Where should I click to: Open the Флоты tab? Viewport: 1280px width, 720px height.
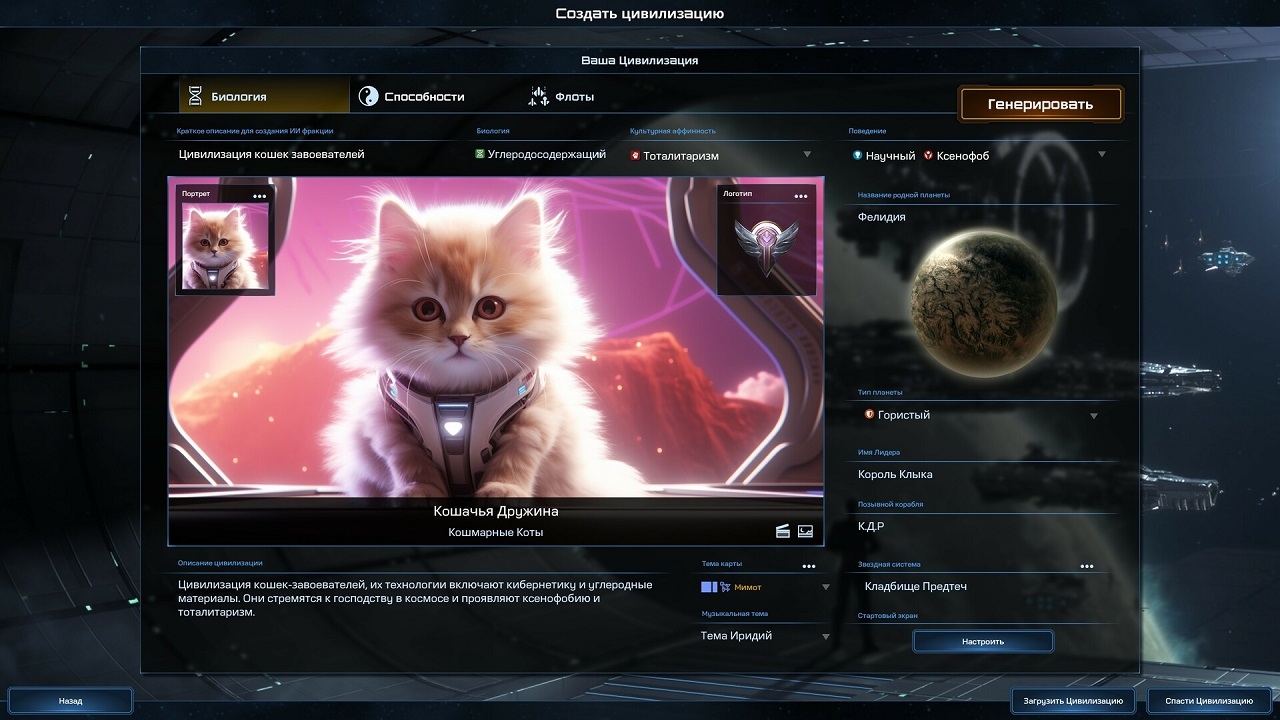coord(562,97)
